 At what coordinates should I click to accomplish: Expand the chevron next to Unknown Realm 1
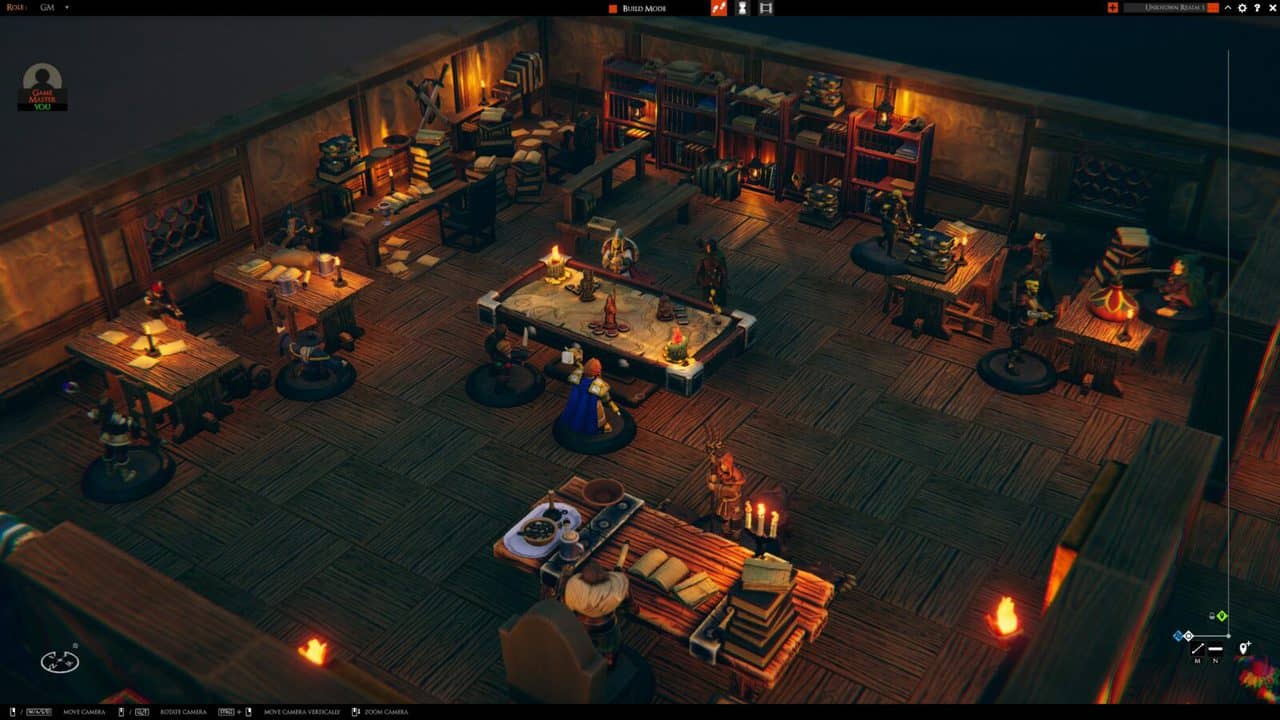(1229, 8)
